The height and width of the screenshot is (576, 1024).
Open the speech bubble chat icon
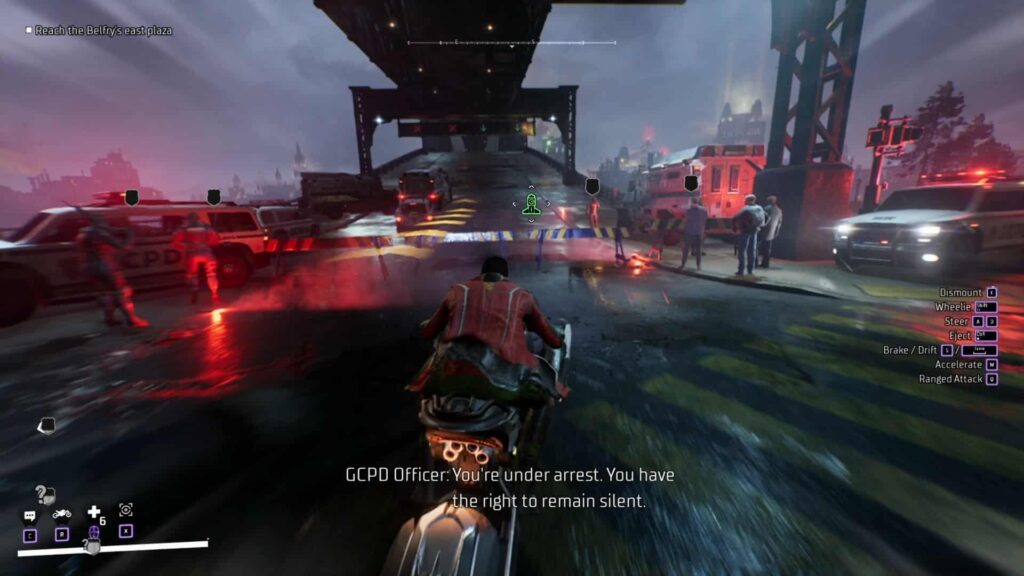click(30, 516)
